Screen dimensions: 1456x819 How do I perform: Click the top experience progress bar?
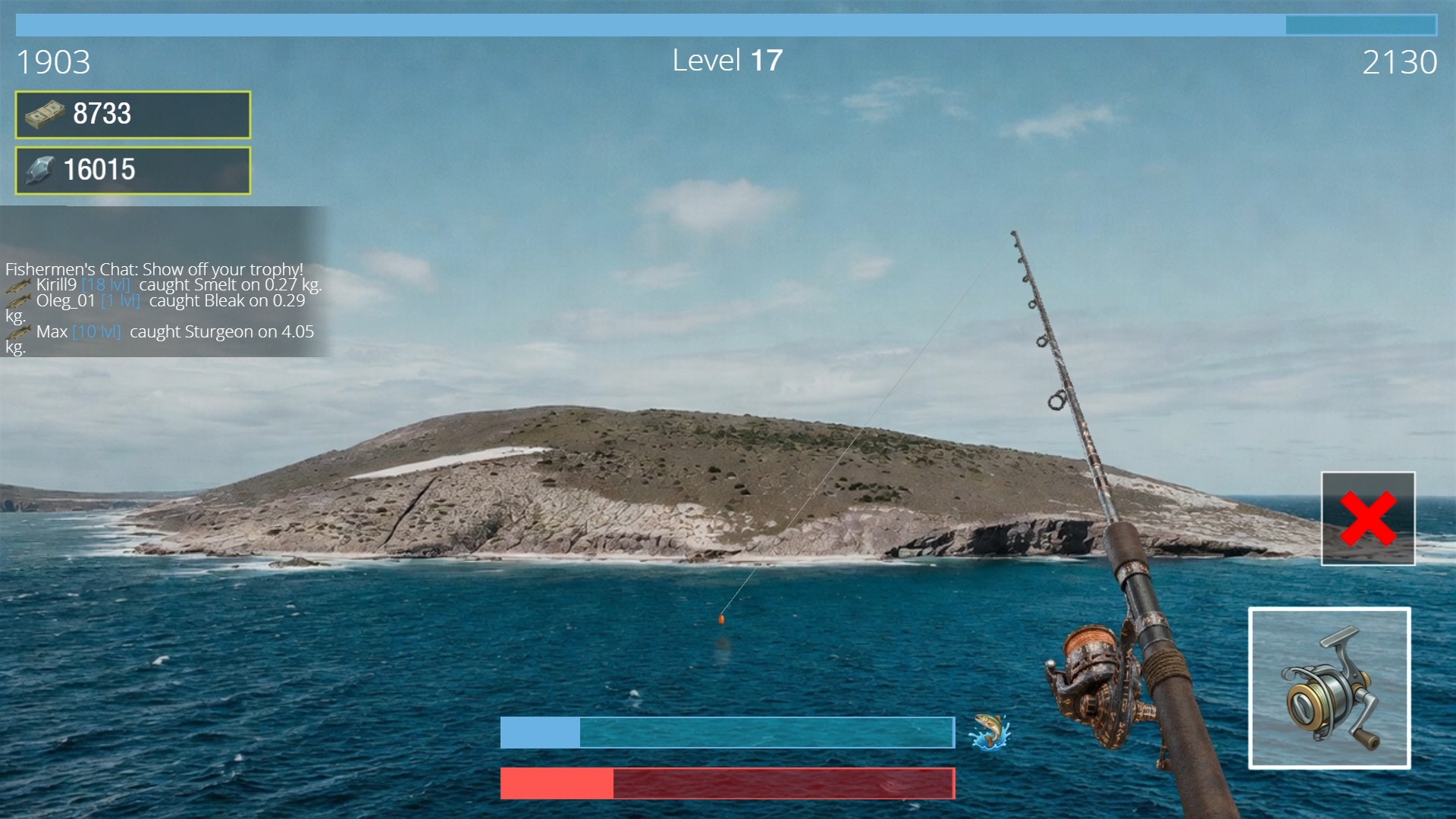coord(728,24)
